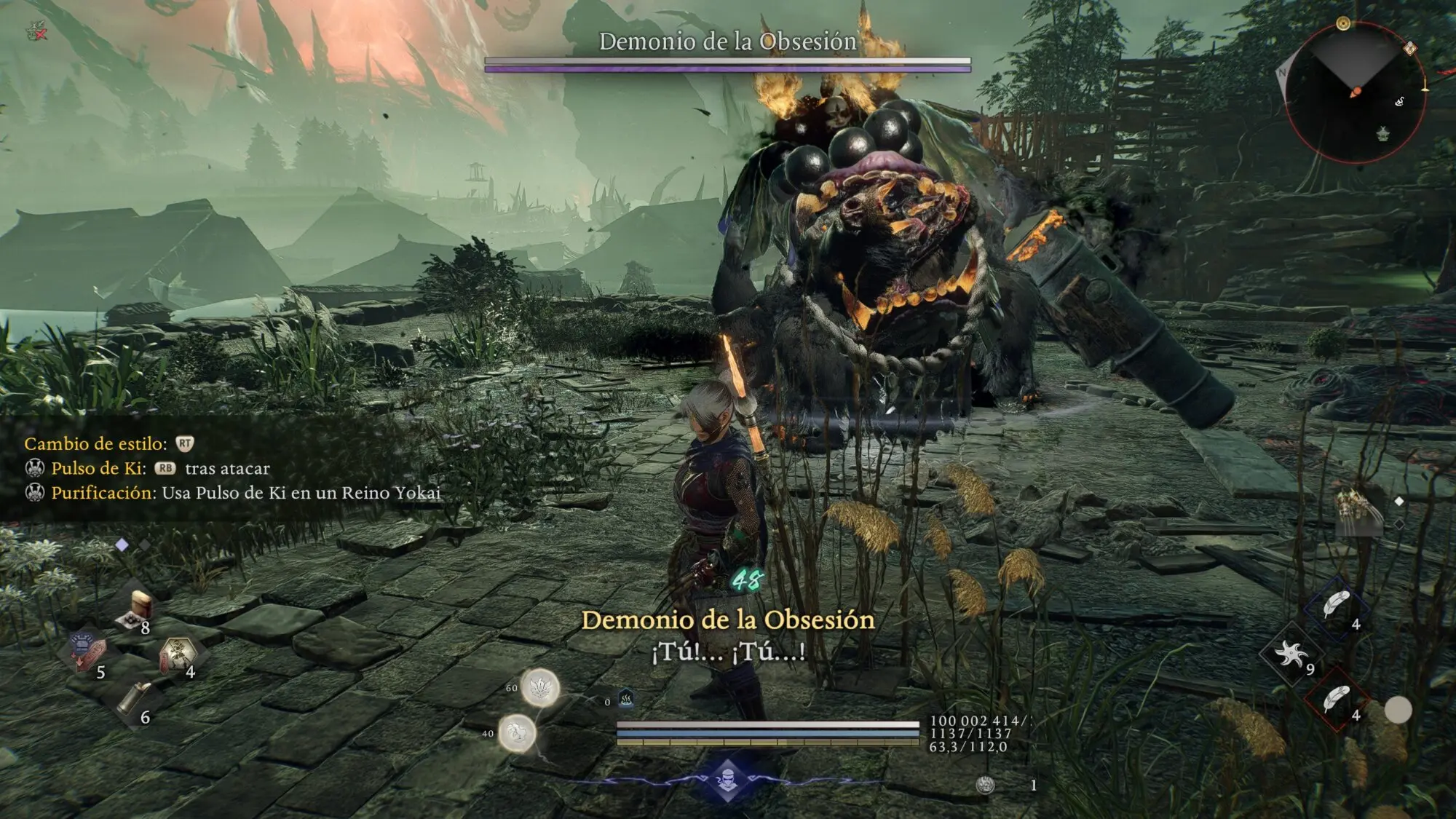Viewport: 1456px width, 819px height.
Task: Click the status icon in the top-left corner
Action: [x=36, y=31]
